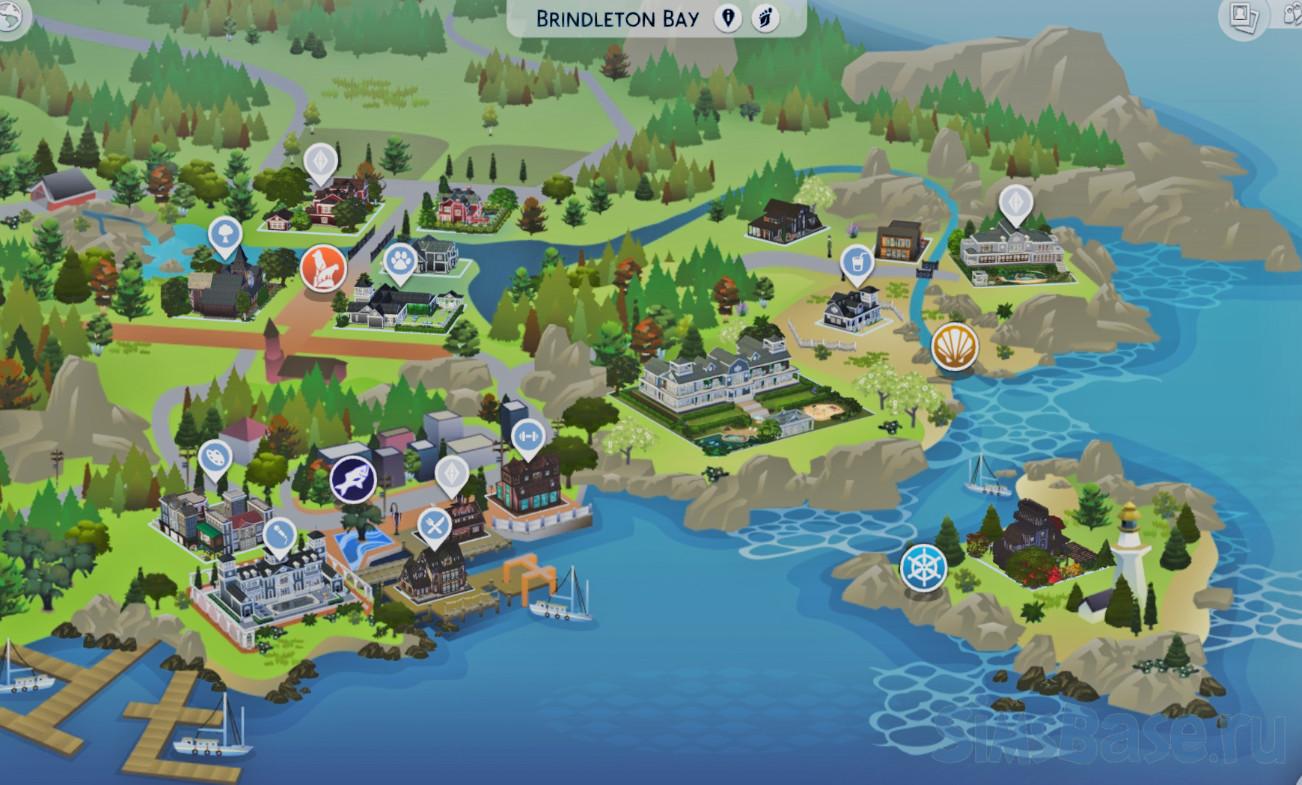Click the ship wheel neighborhood icon
This screenshot has height=785, width=1302.
(922, 567)
